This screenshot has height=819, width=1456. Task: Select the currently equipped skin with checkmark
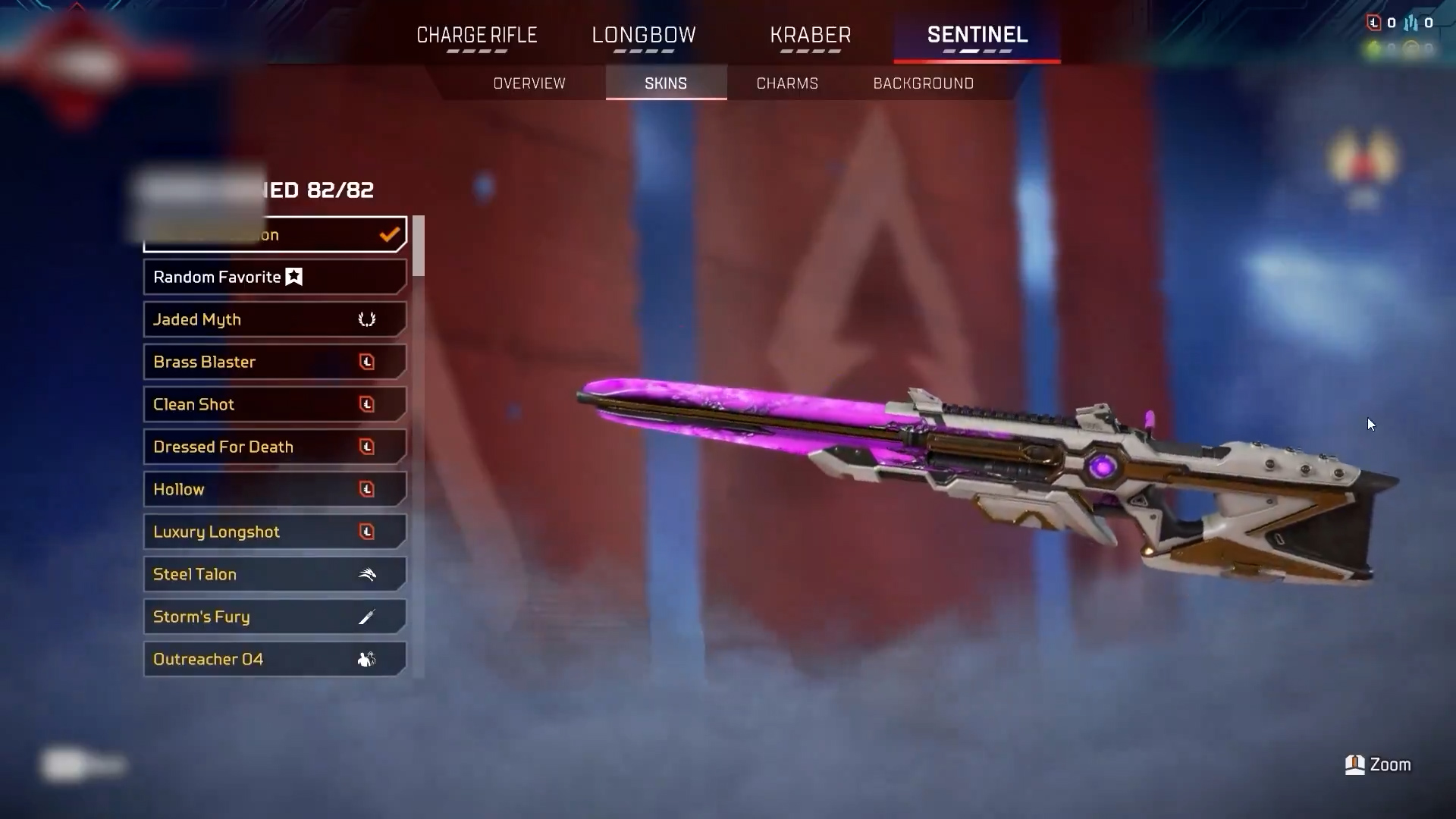tap(275, 234)
